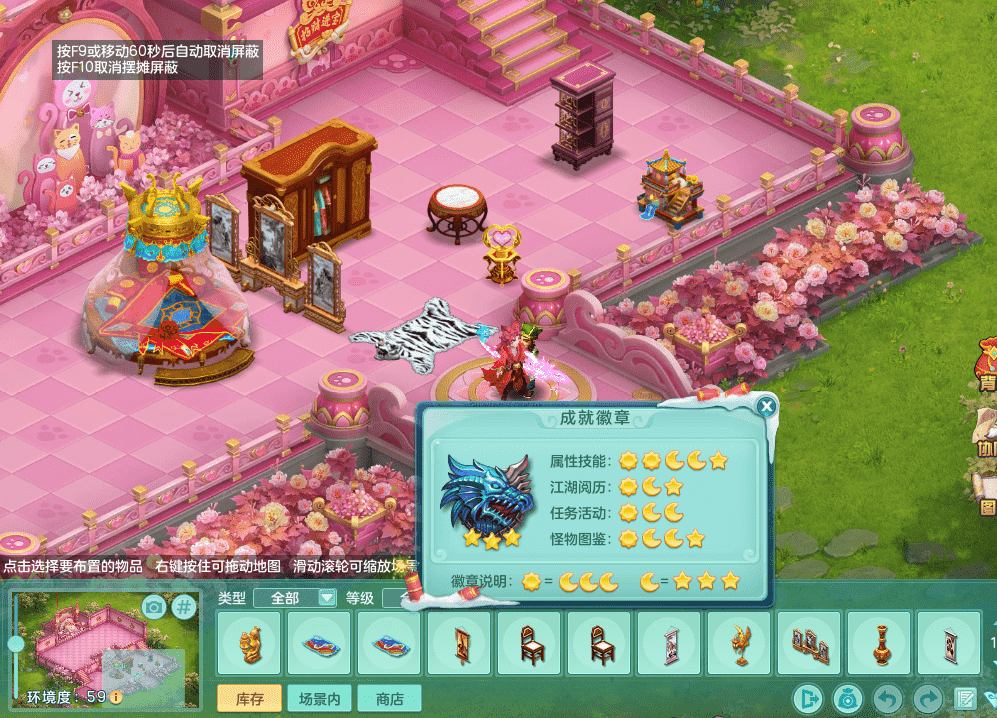Open the 商店 shop tab

[x=389, y=698]
